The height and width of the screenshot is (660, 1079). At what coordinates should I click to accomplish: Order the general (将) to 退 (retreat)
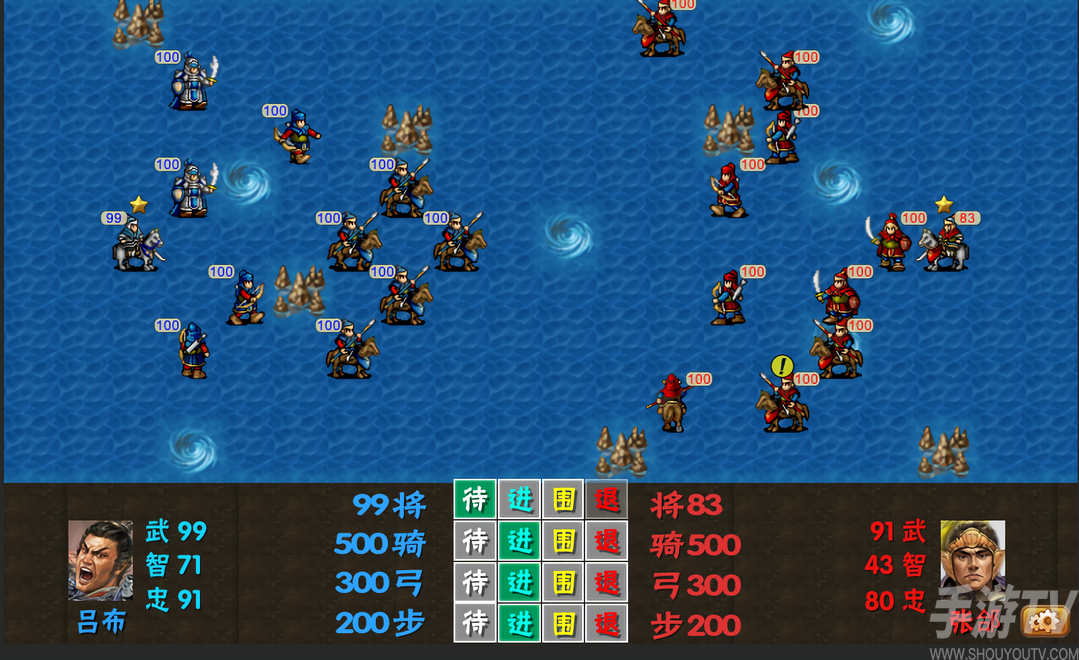coord(607,500)
